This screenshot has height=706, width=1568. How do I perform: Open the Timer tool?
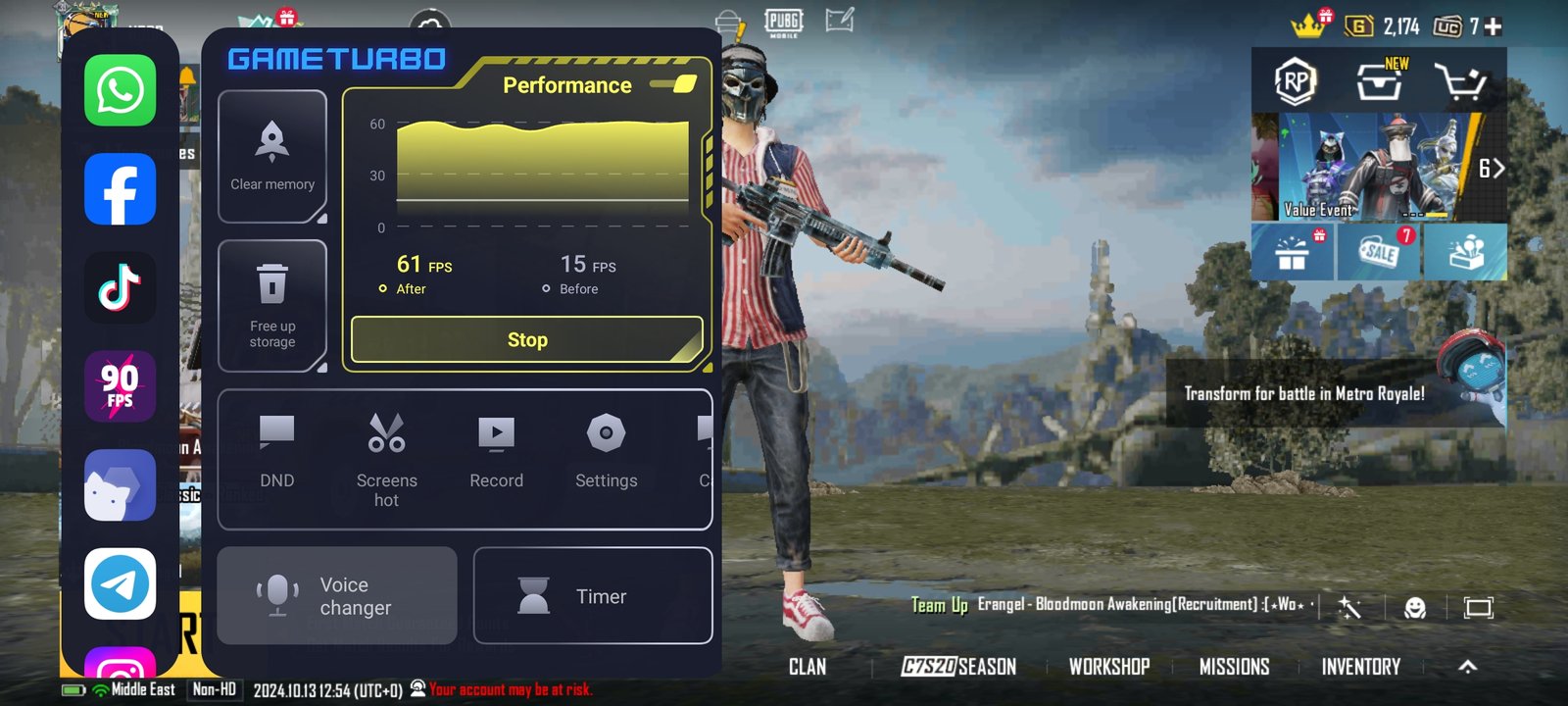593,595
